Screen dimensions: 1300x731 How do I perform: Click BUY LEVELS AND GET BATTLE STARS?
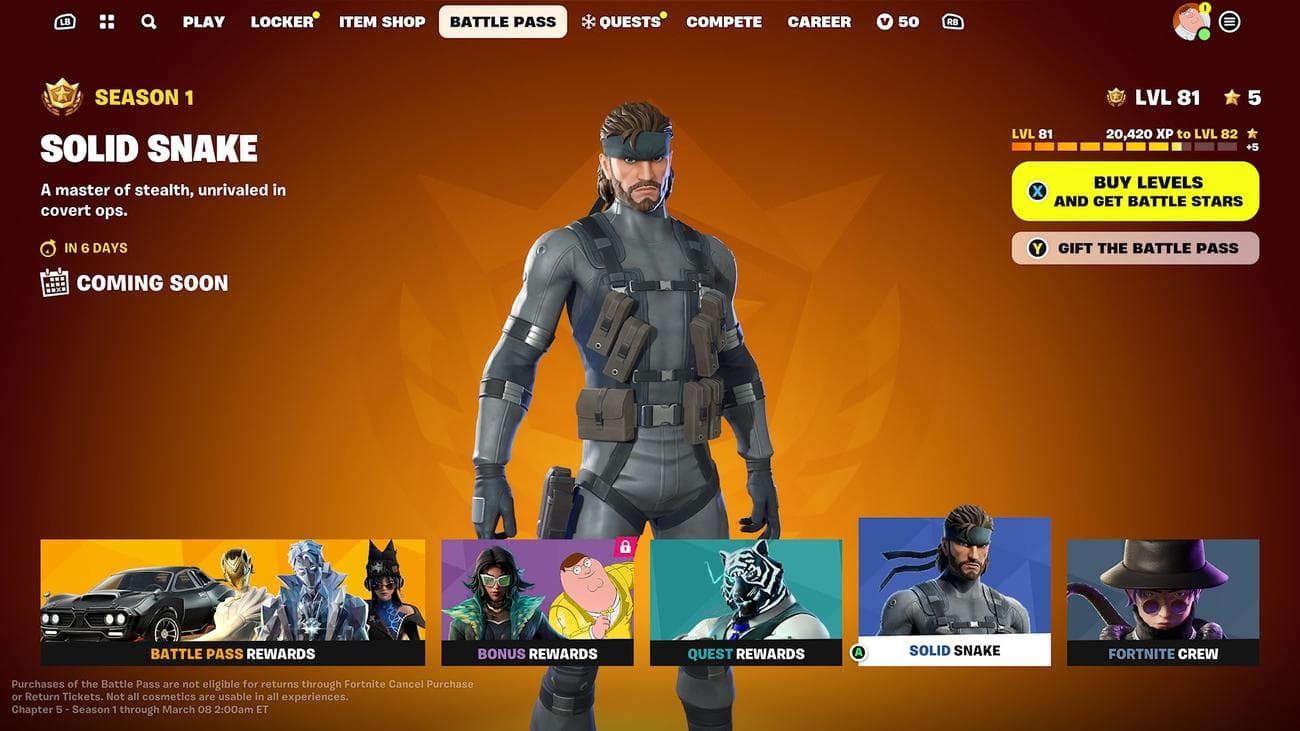click(x=1135, y=190)
